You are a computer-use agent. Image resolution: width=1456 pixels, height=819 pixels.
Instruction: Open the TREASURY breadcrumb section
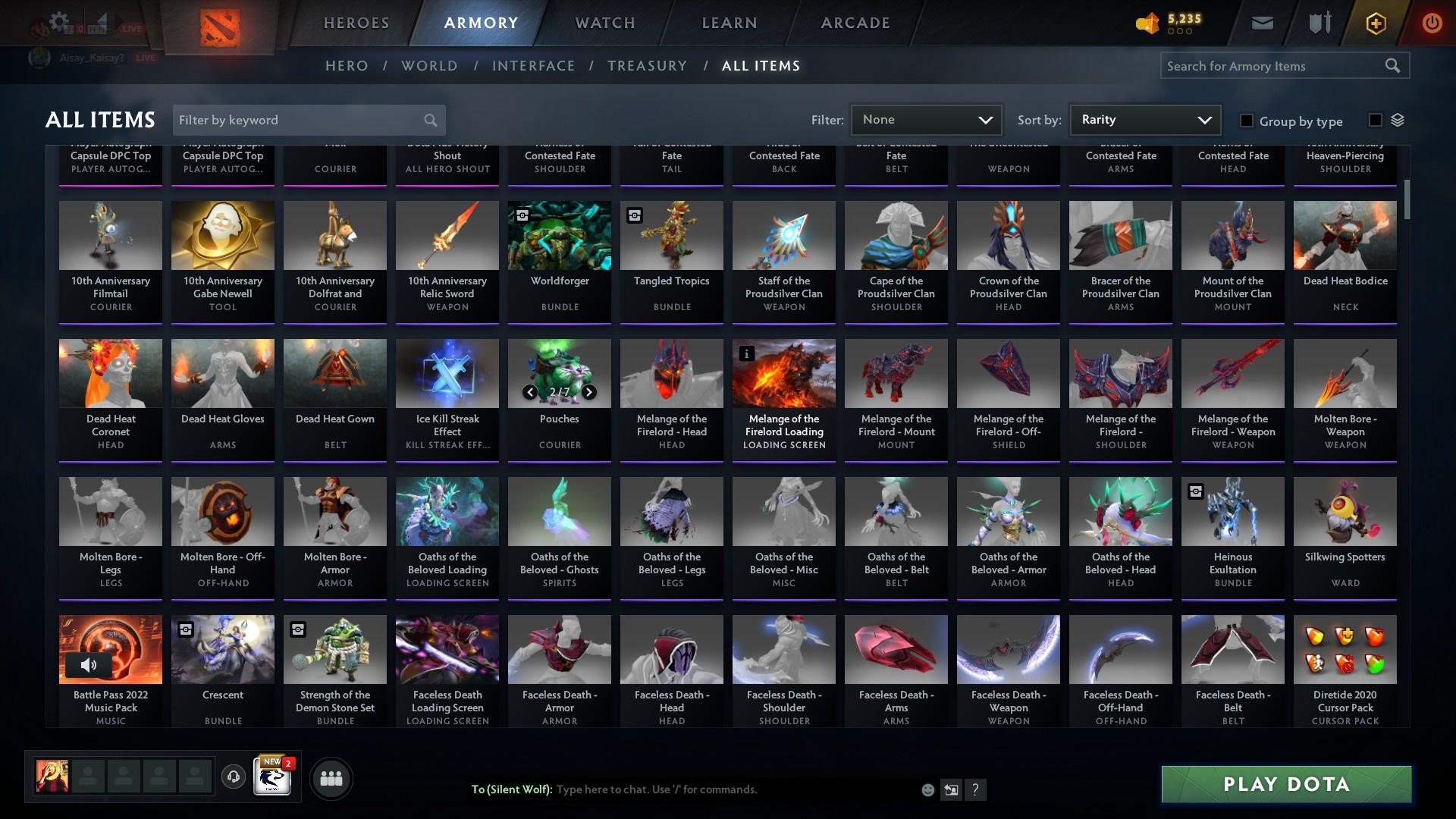pos(647,66)
